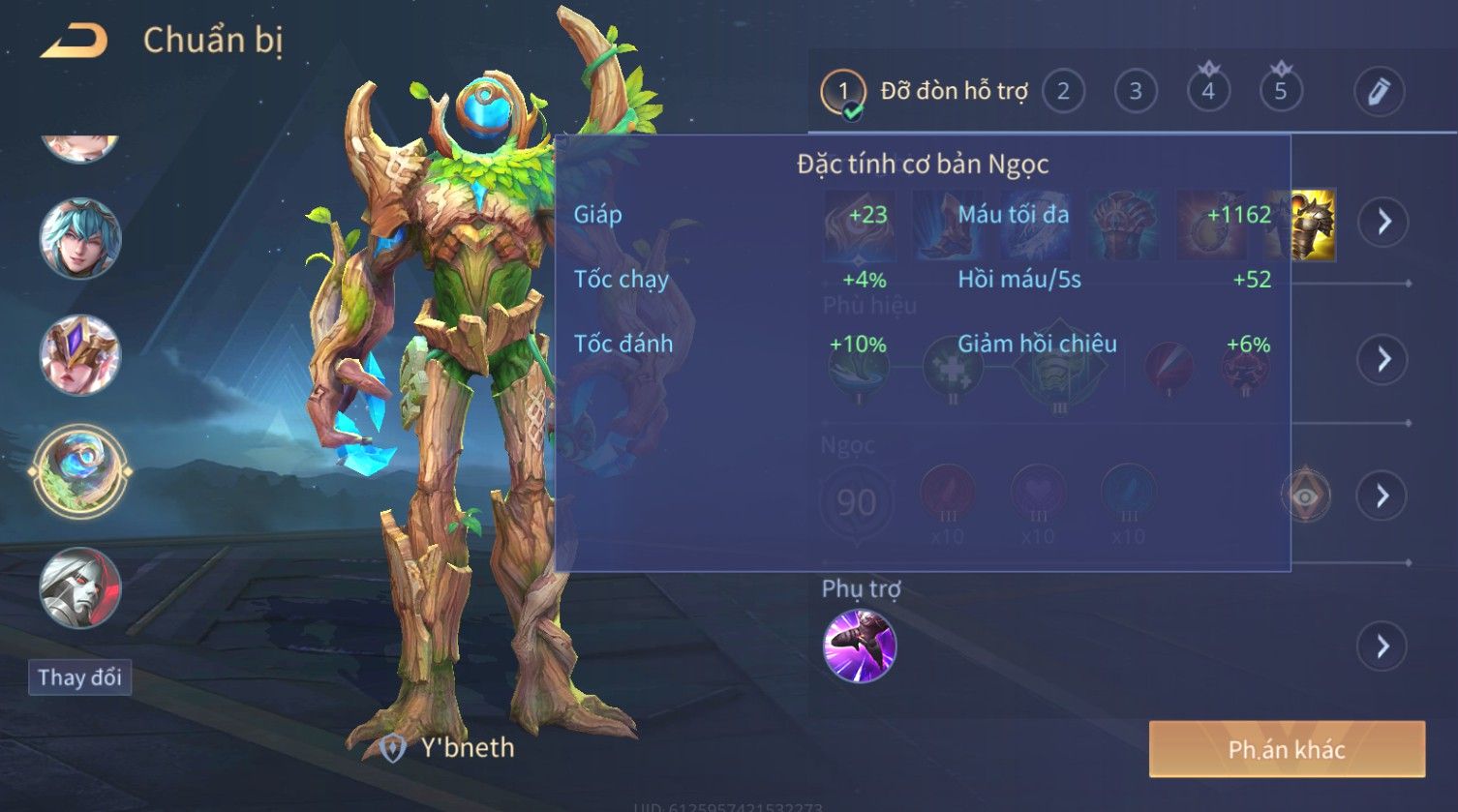Select the purple boot Phụ trợ spell
The image size is (1458, 812).
pos(859,646)
